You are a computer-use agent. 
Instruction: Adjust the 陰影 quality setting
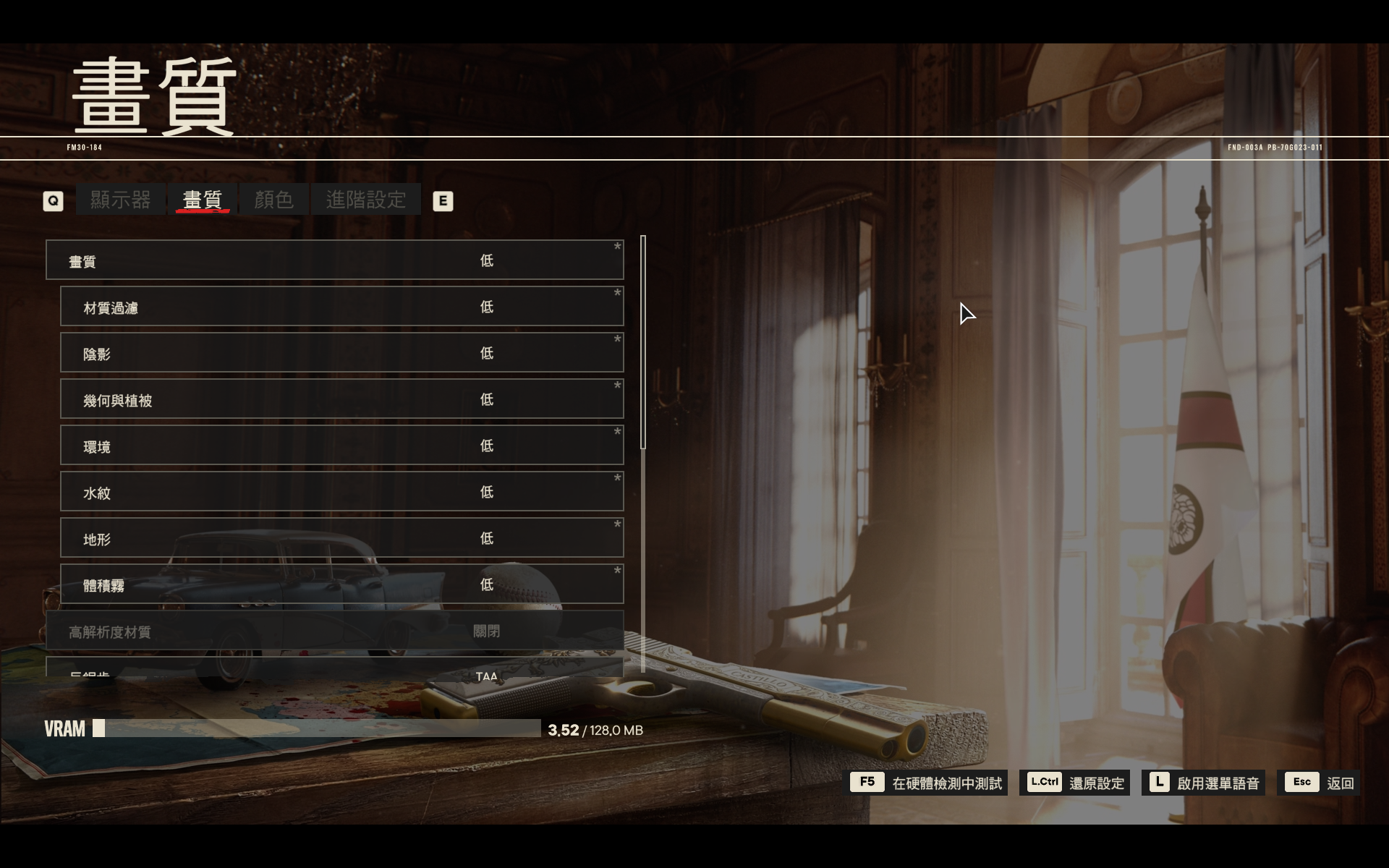coord(341,353)
